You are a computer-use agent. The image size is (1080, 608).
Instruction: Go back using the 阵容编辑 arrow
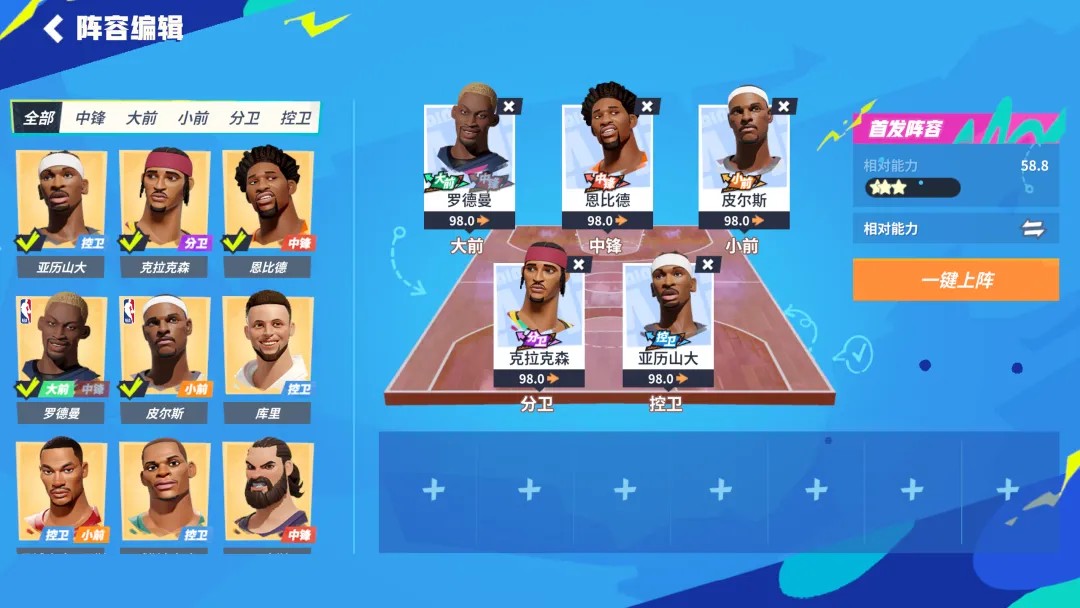54,28
